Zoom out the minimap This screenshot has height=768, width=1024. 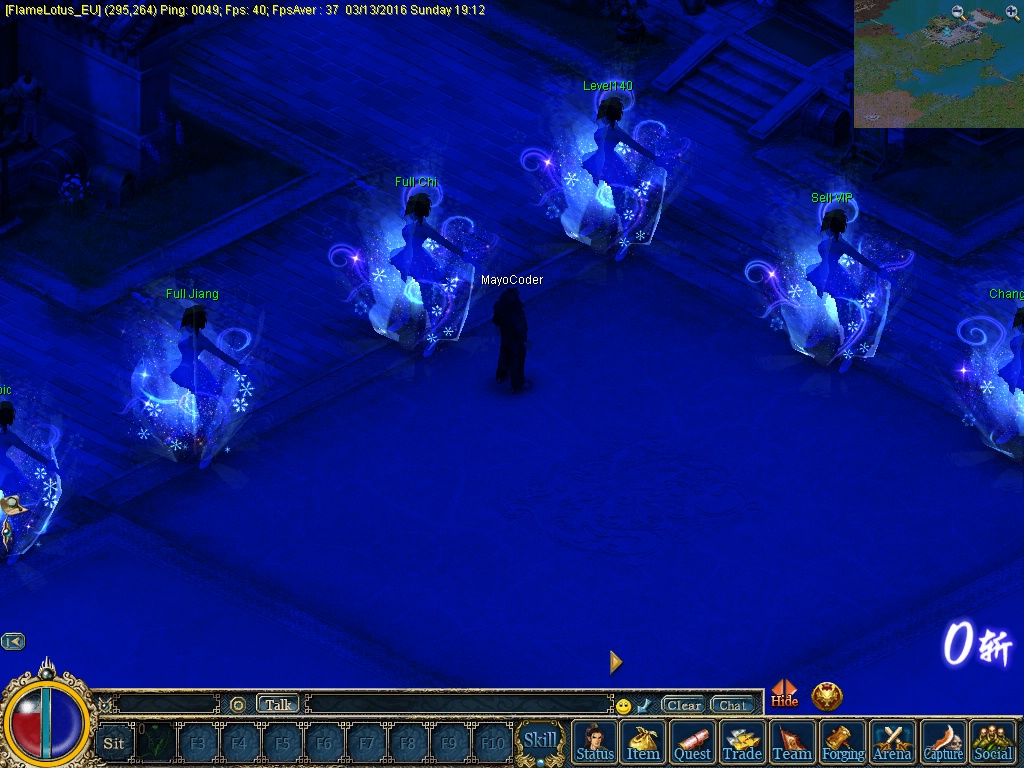click(x=959, y=13)
